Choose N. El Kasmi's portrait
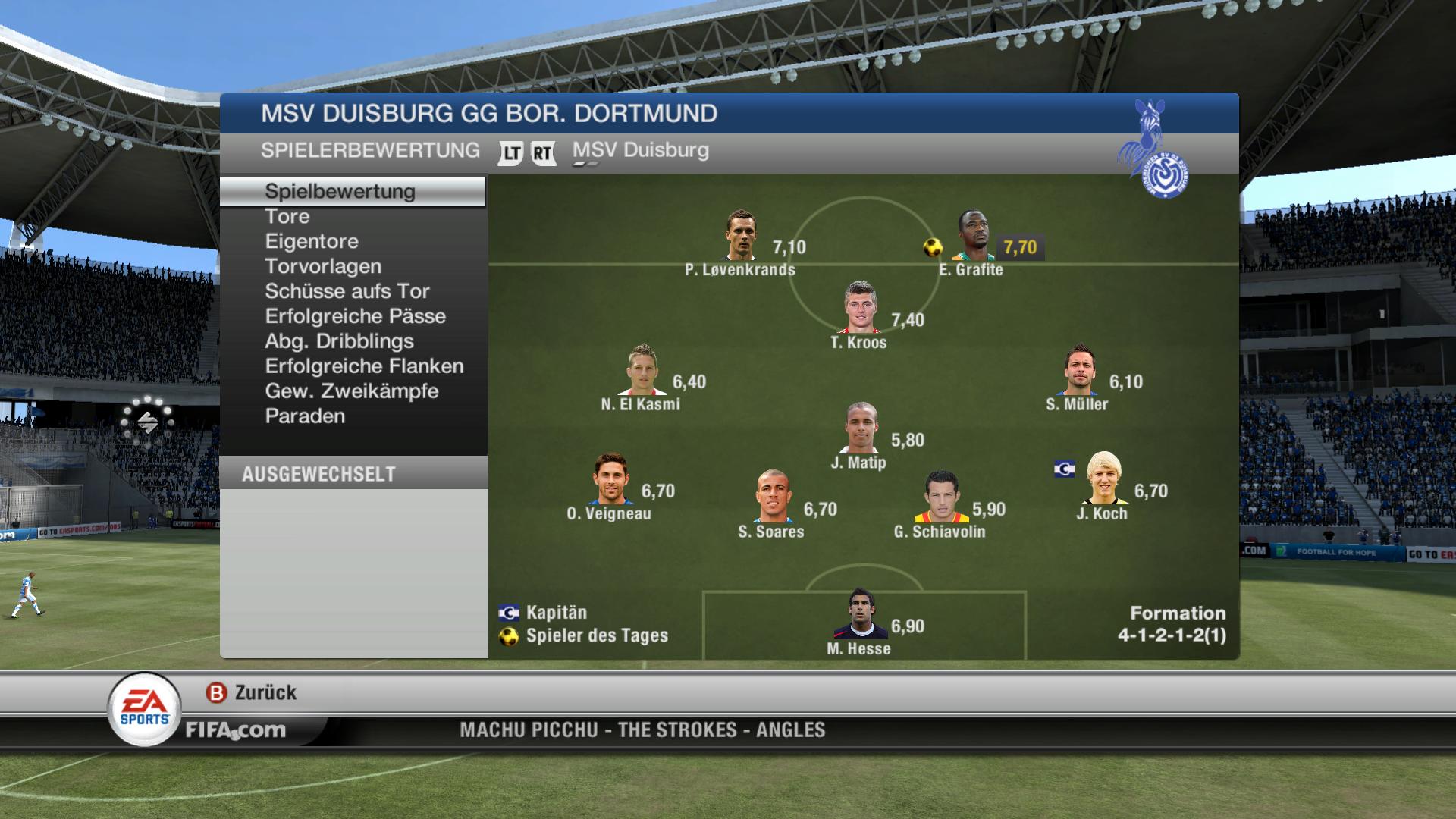 (642, 370)
